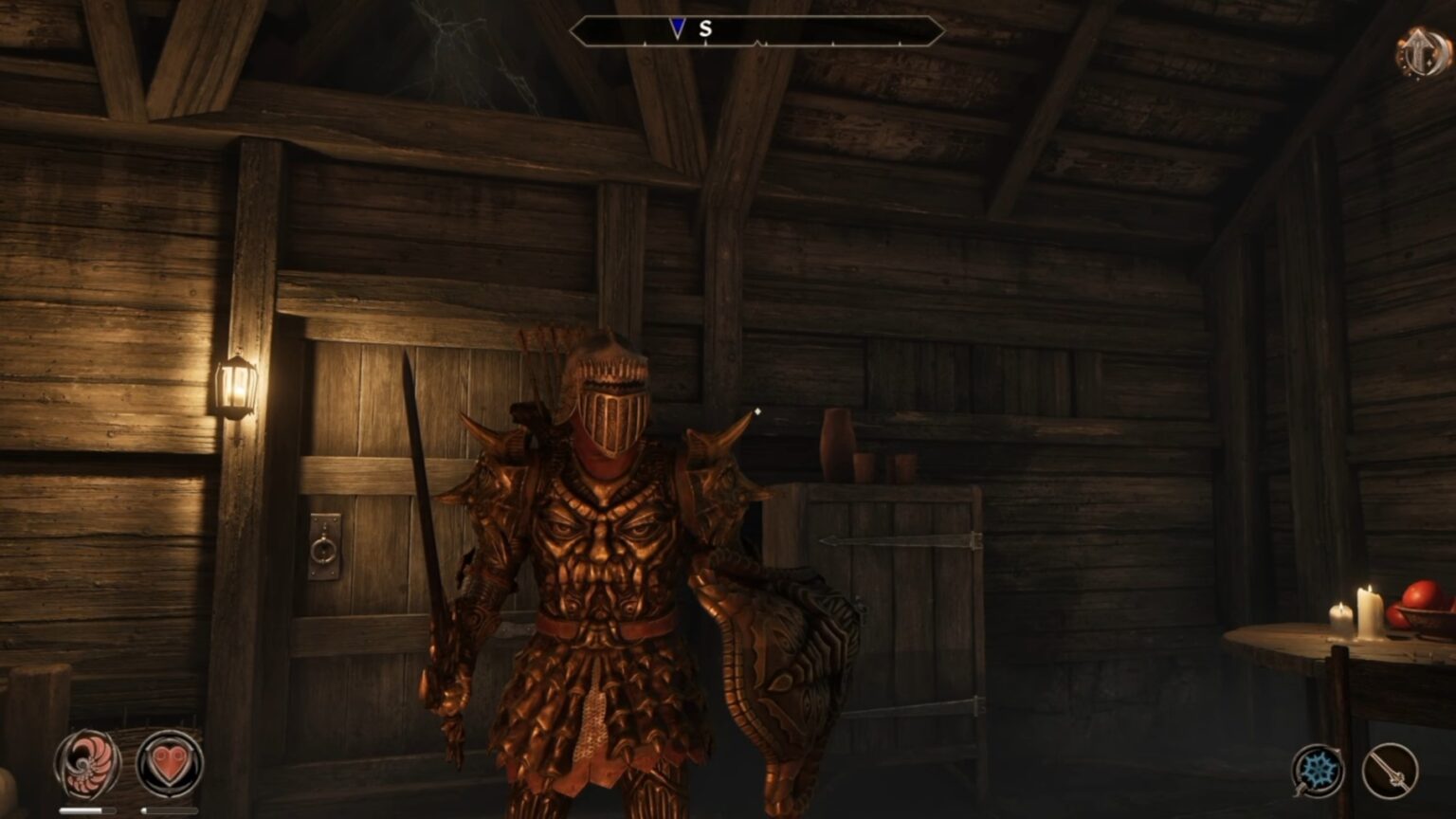Click the S direction letter on the compass
Viewport: 1456px width, 819px height.
pyautogui.click(x=704, y=29)
